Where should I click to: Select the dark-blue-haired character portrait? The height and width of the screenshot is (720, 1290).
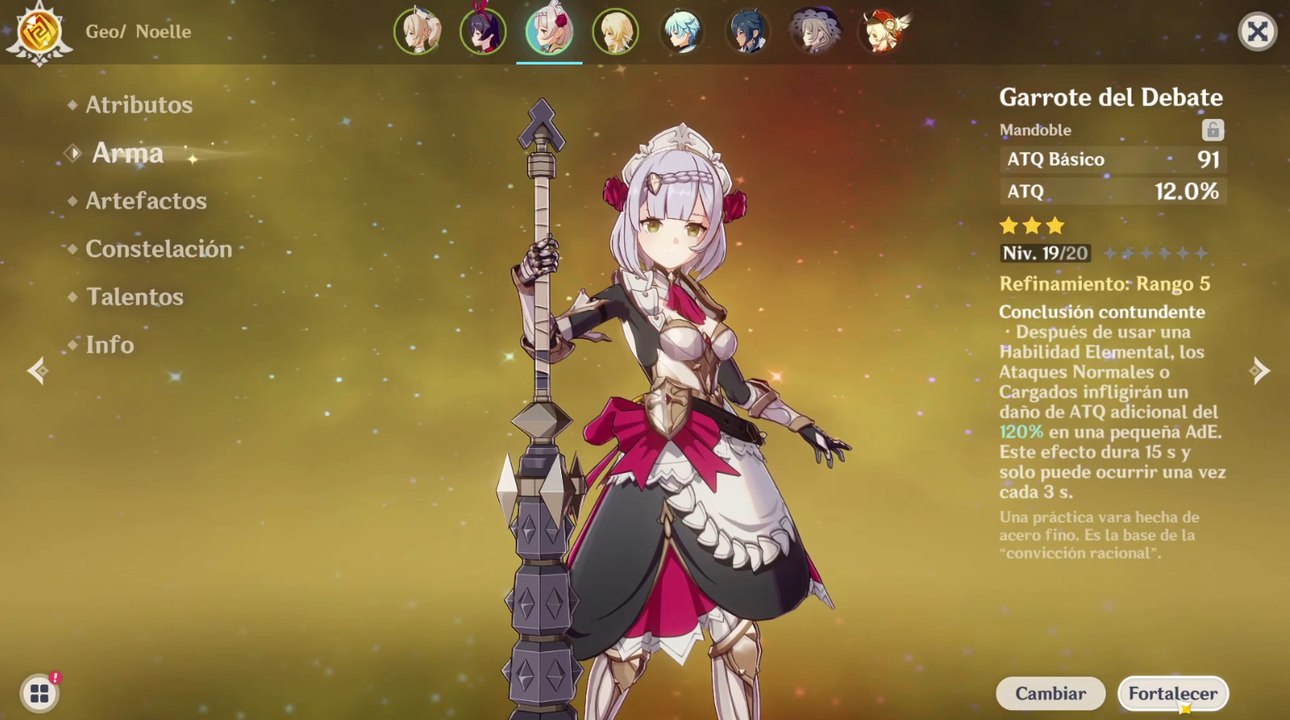pos(747,32)
